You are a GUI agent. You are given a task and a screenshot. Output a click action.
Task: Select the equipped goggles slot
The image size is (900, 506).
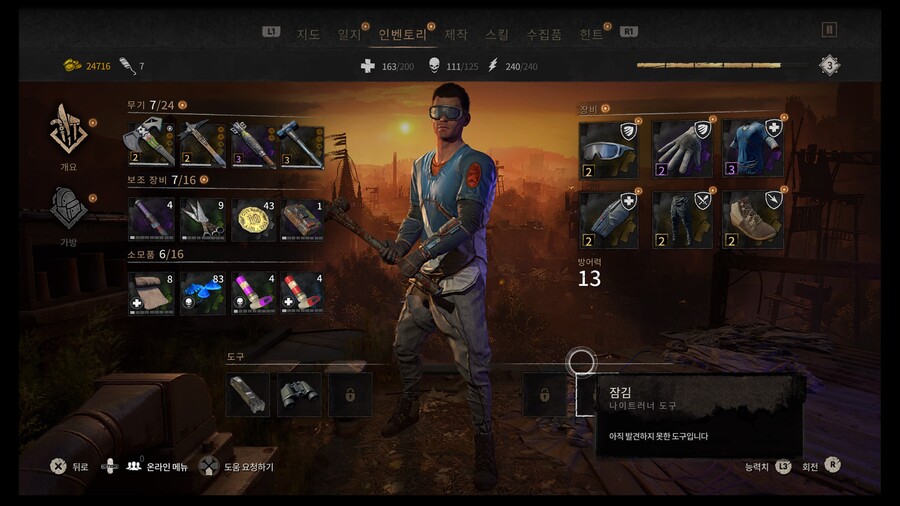point(608,149)
